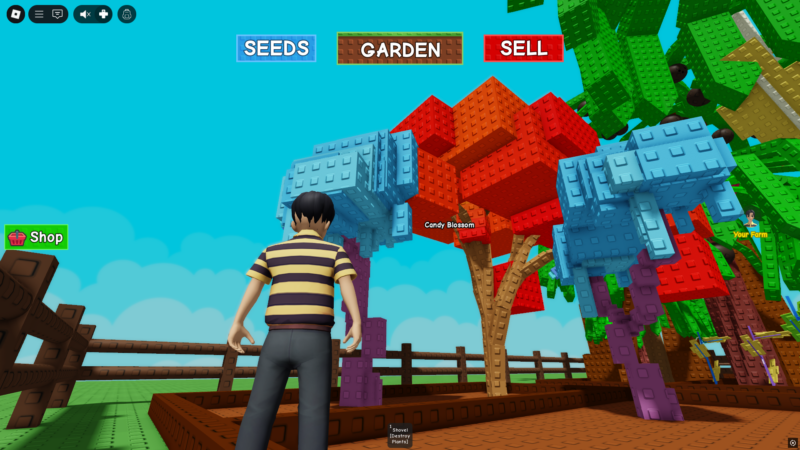Screen dimensions: 800x450
Task: Toggle the chat bubble icon
Action: pos(57,14)
